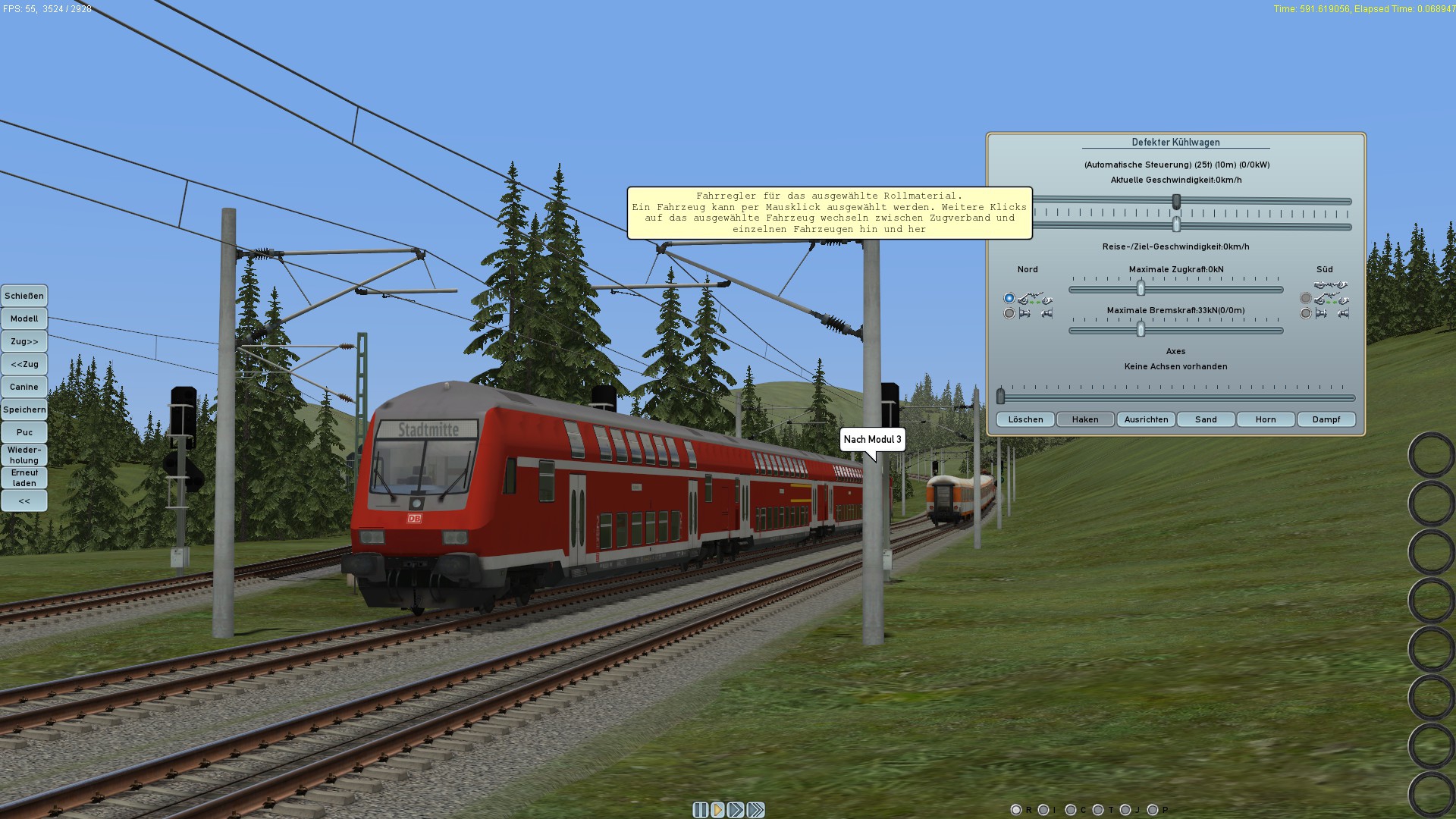Screen dimensions: 1456x819
Task: Open the Zug>> selection panel
Action: [24, 341]
